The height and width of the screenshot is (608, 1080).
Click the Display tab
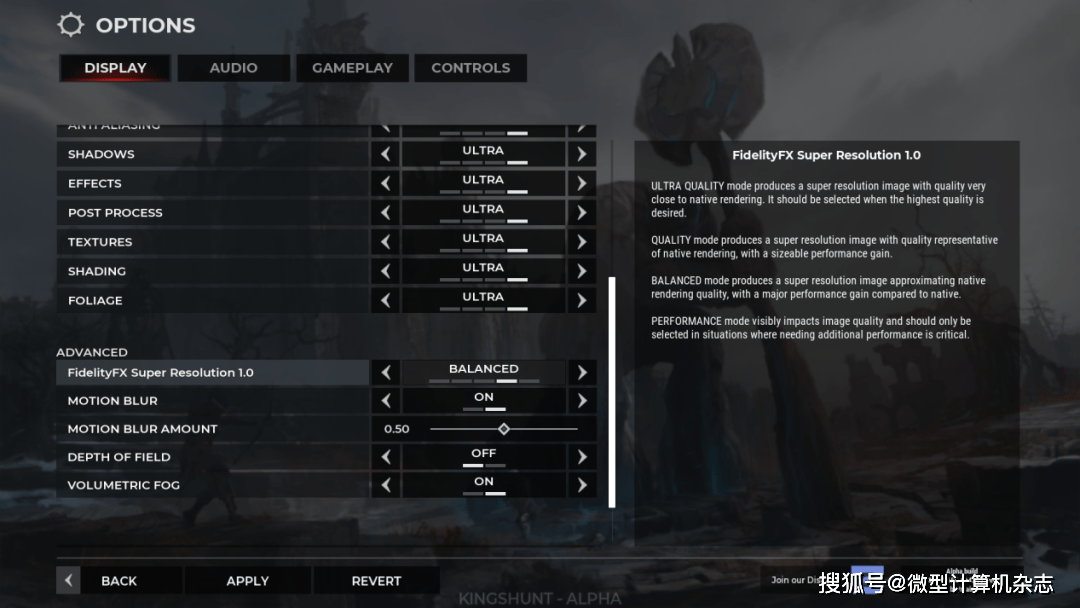pyautogui.click(x=115, y=68)
